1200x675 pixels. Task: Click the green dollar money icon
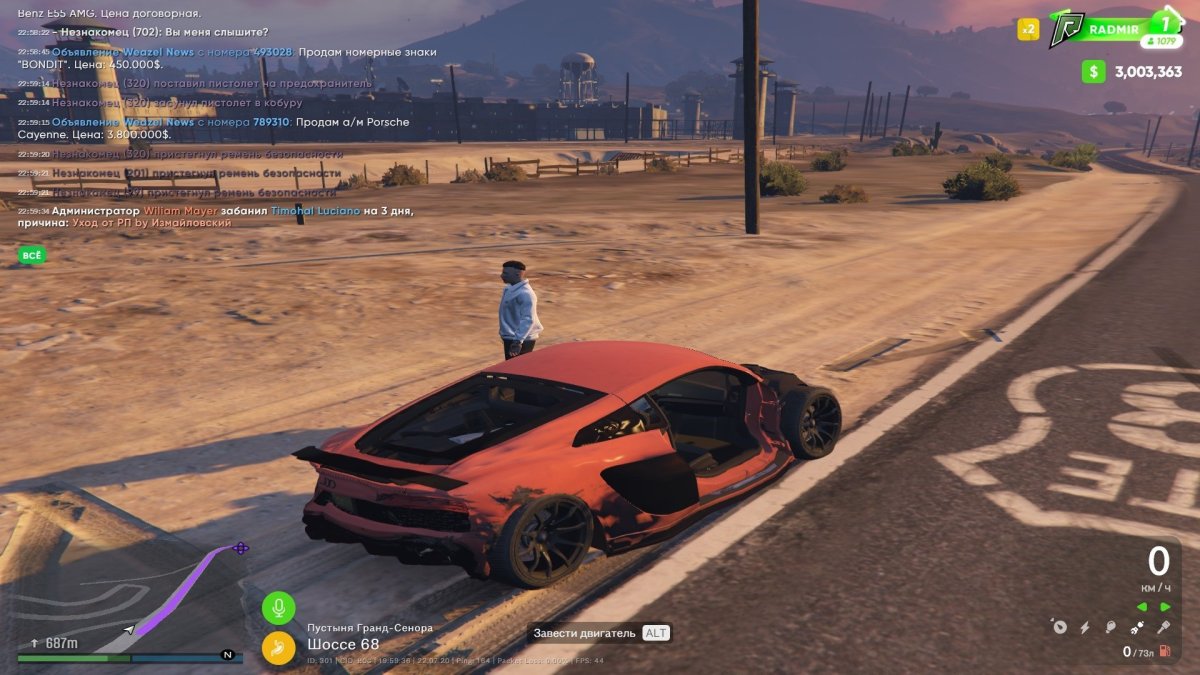click(x=1094, y=71)
